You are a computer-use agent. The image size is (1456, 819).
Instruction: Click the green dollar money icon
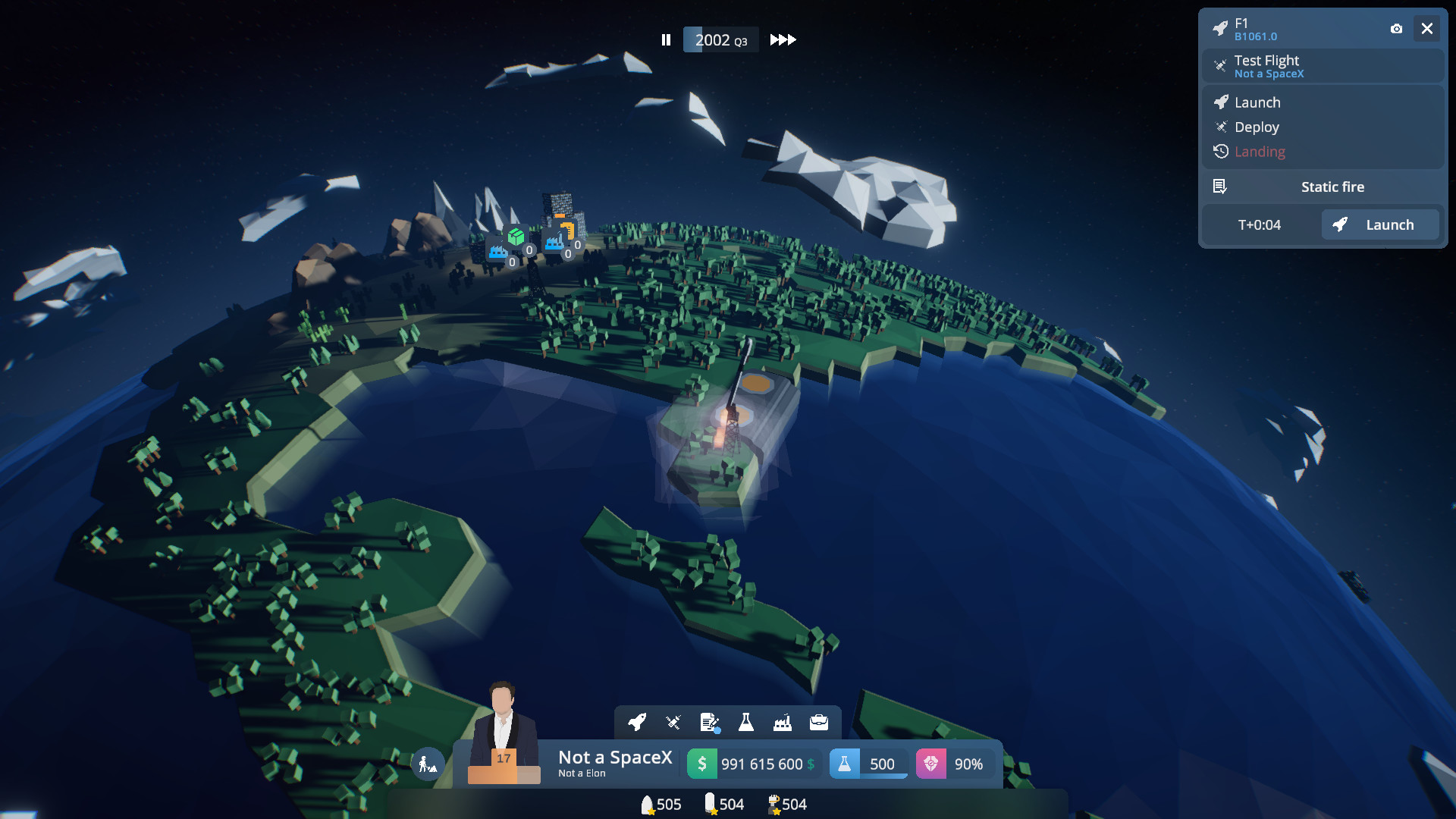pyautogui.click(x=701, y=764)
